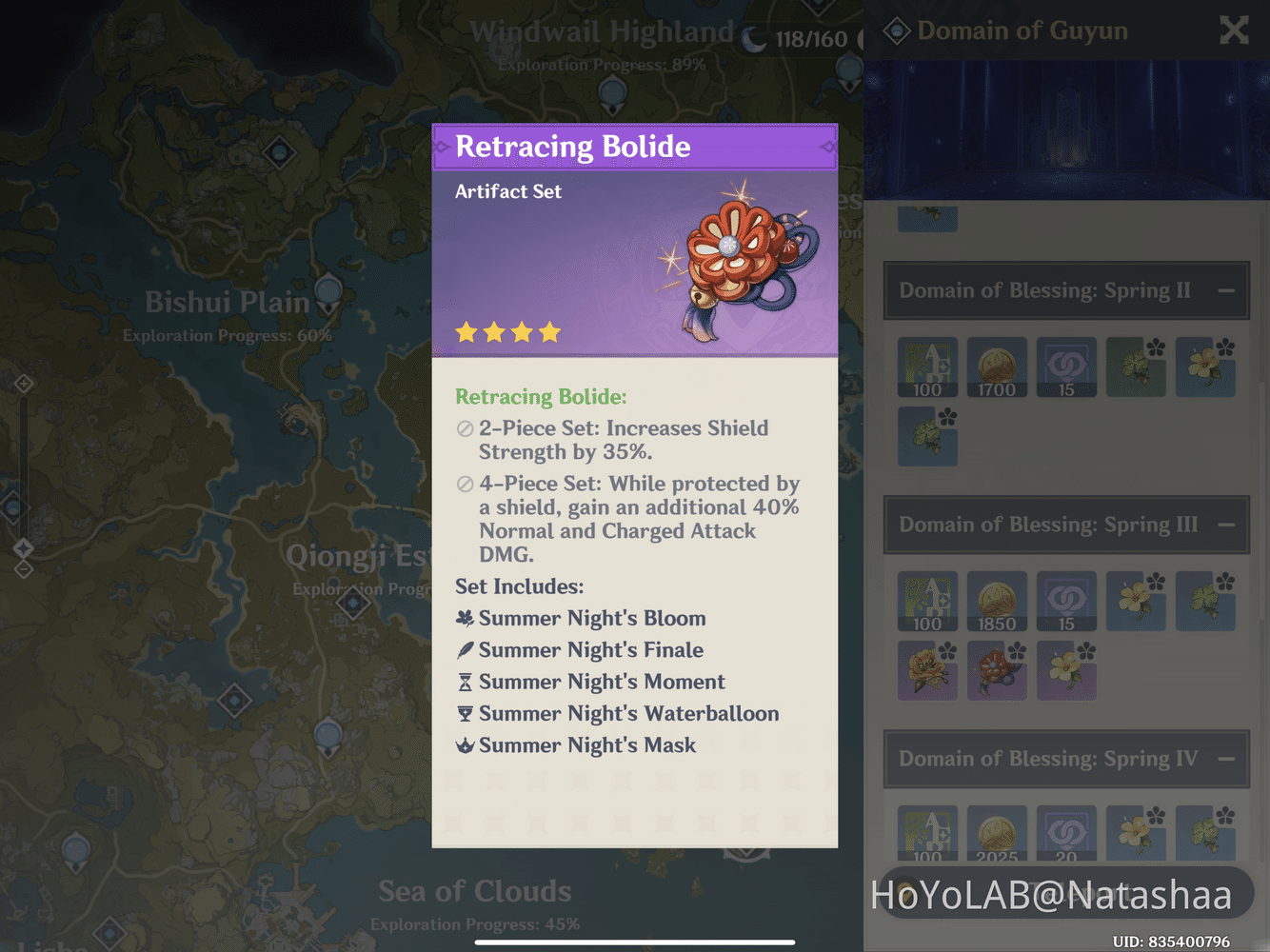Select the red flower artifact under Spring III
Screen dimensions: 1270x952
pyautogui.click(x=997, y=670)
